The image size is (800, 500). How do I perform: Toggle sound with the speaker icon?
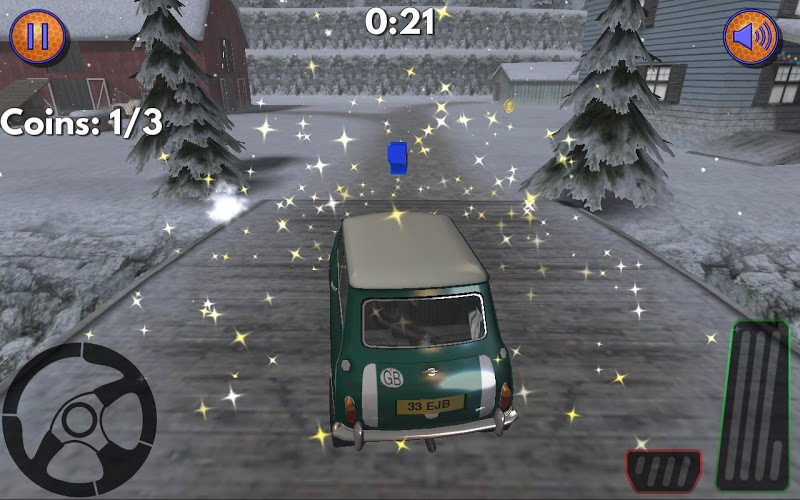click(751, 36)
